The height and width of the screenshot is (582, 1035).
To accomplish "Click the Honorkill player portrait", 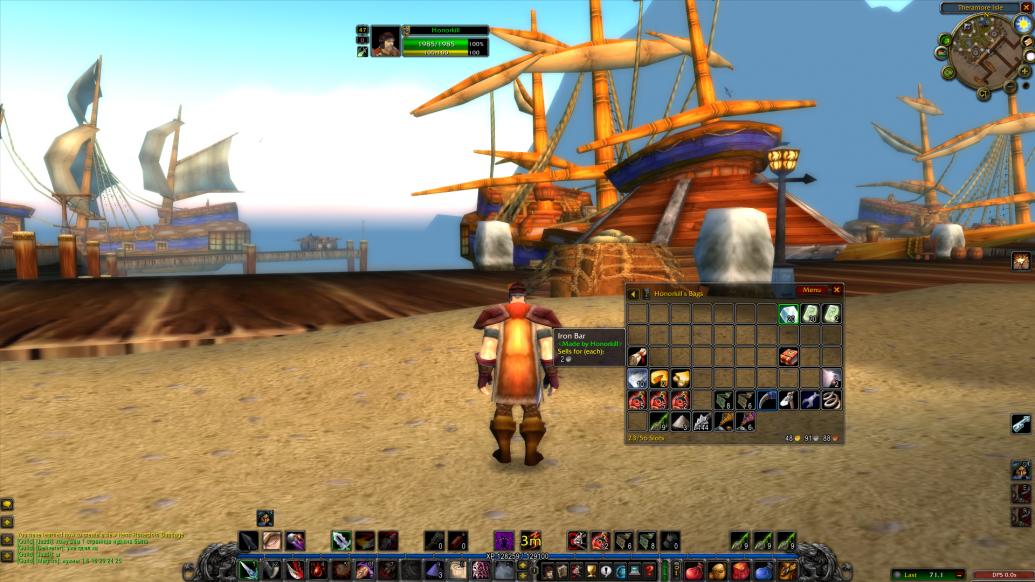I will 385,41.
